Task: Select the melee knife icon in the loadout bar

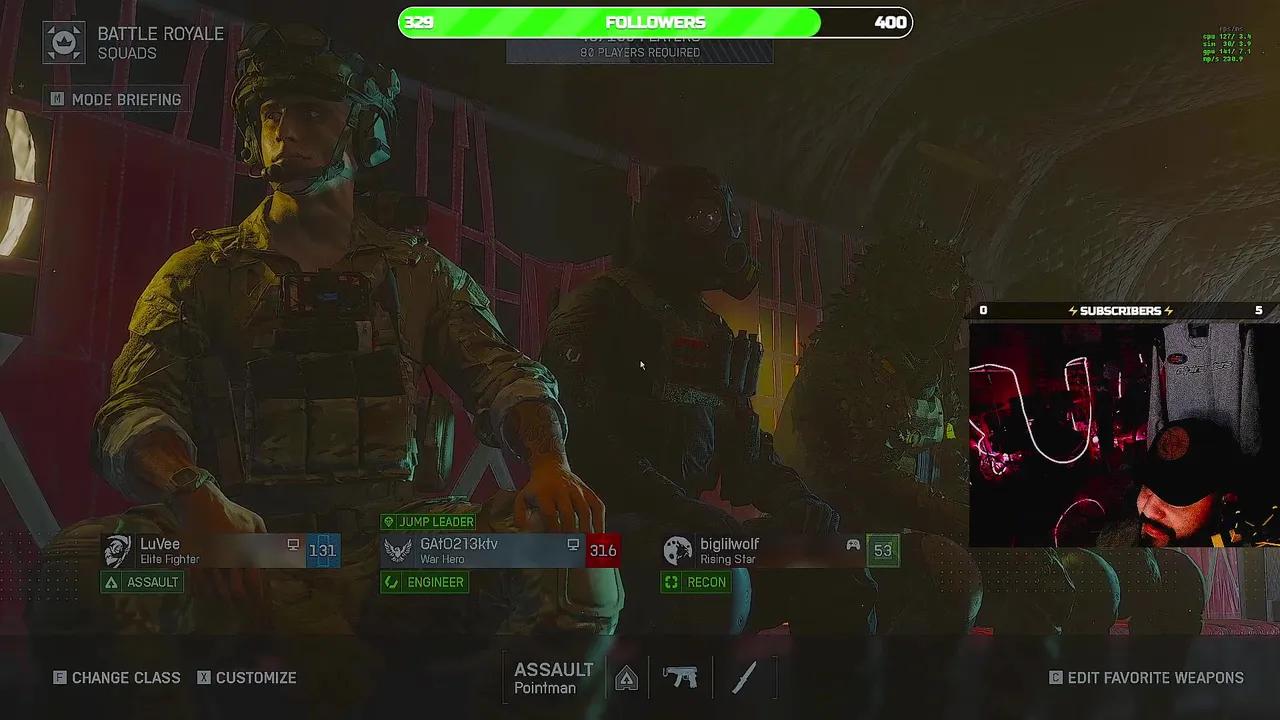Action: 744,677
